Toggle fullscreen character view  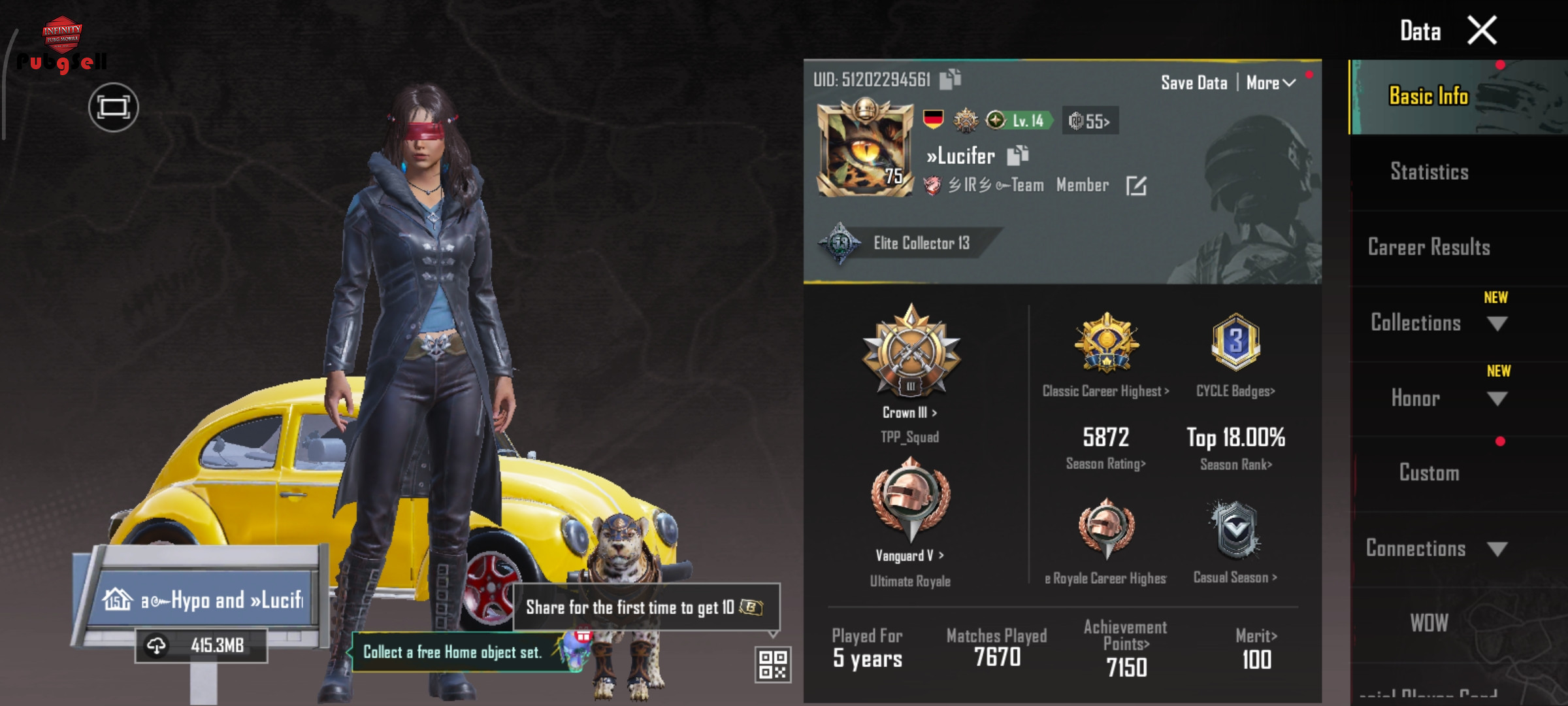[x=113, y=107]
